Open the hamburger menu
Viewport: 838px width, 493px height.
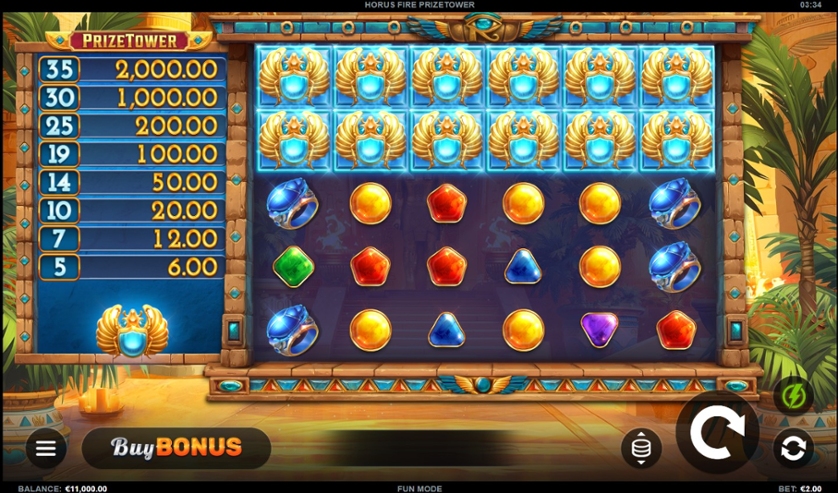pos(46,449)
